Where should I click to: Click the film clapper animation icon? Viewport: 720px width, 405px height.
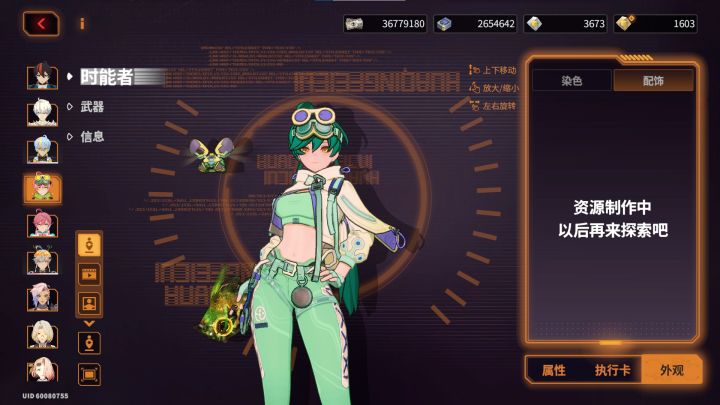[89, 273]
